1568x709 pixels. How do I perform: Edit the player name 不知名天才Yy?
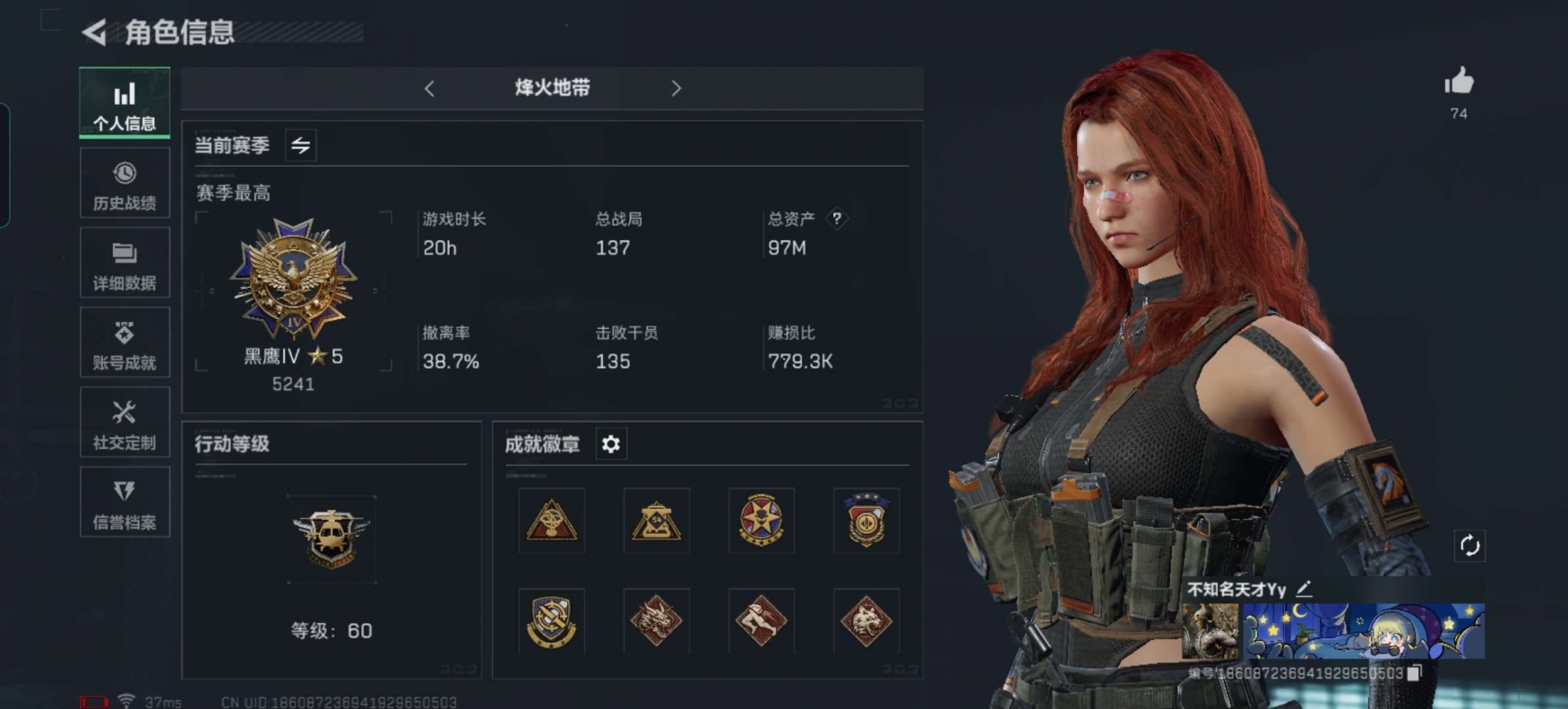tap(1305, 589)
